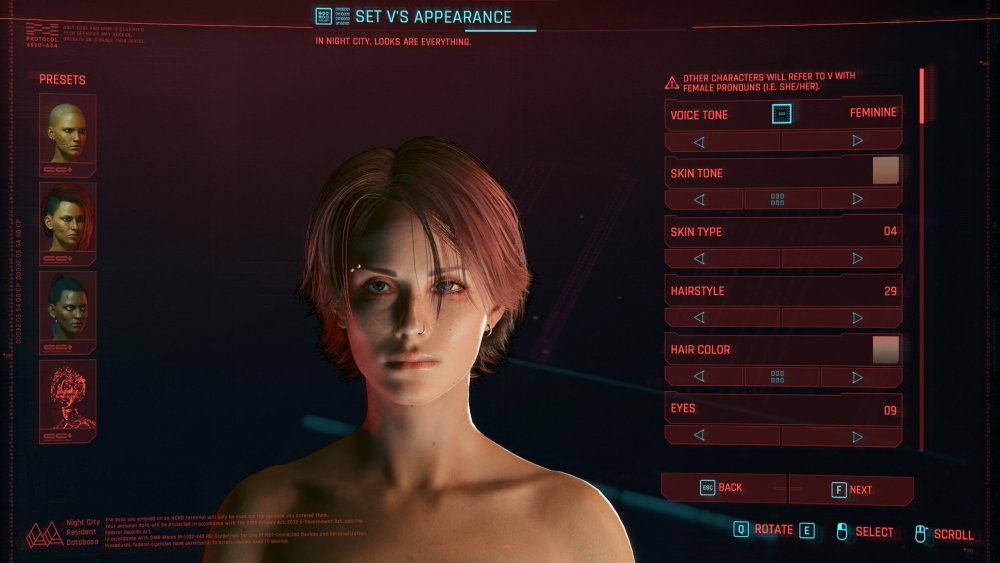Image resolution: width=1000 pixels, height=563 pixels.
Task: Switch to previous Hairstyle
Action: click(698, 318)
